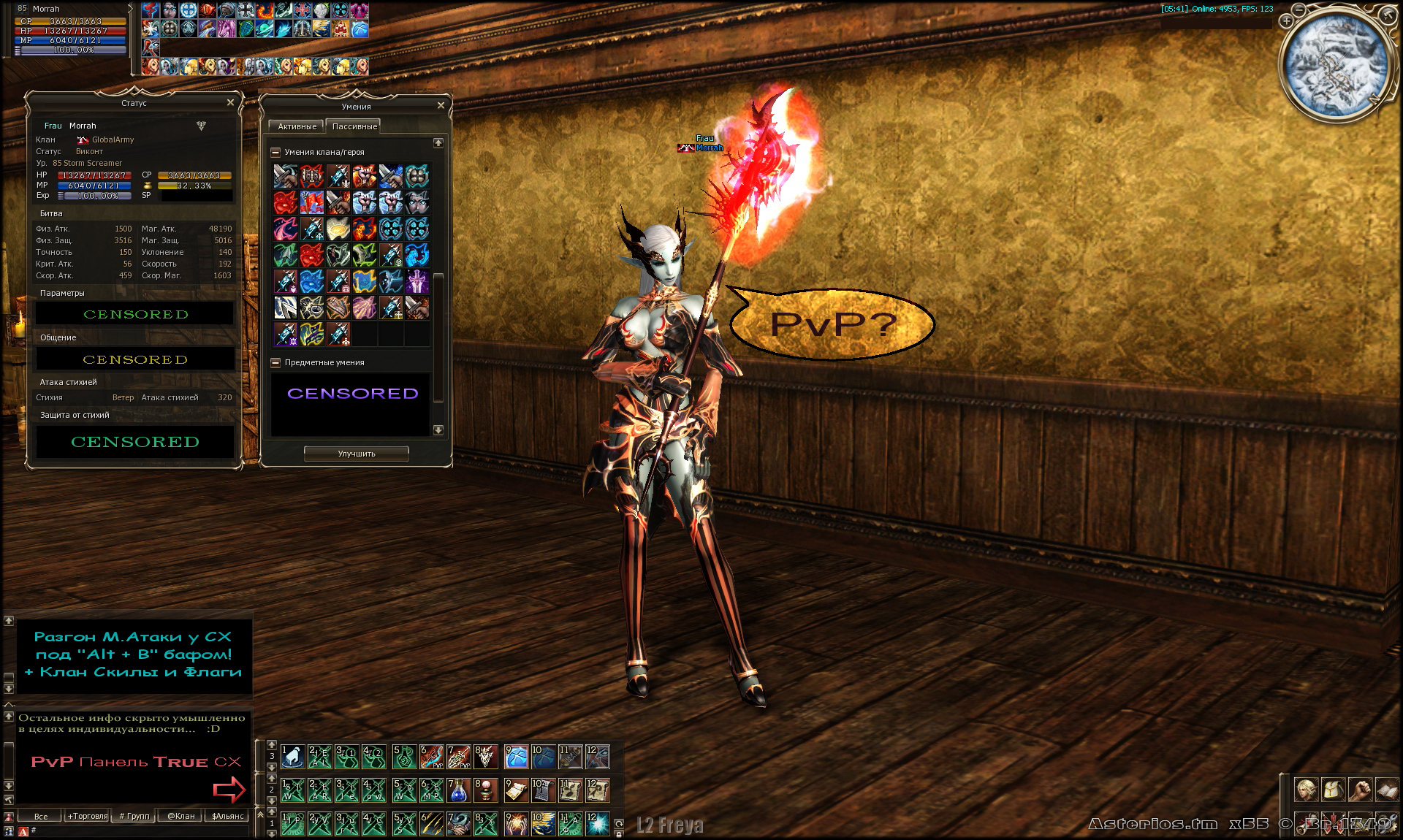The width and height of the screenshot is (1403, 840).
Task: Switch to the Активные skills tab
Action: [297, 126]
